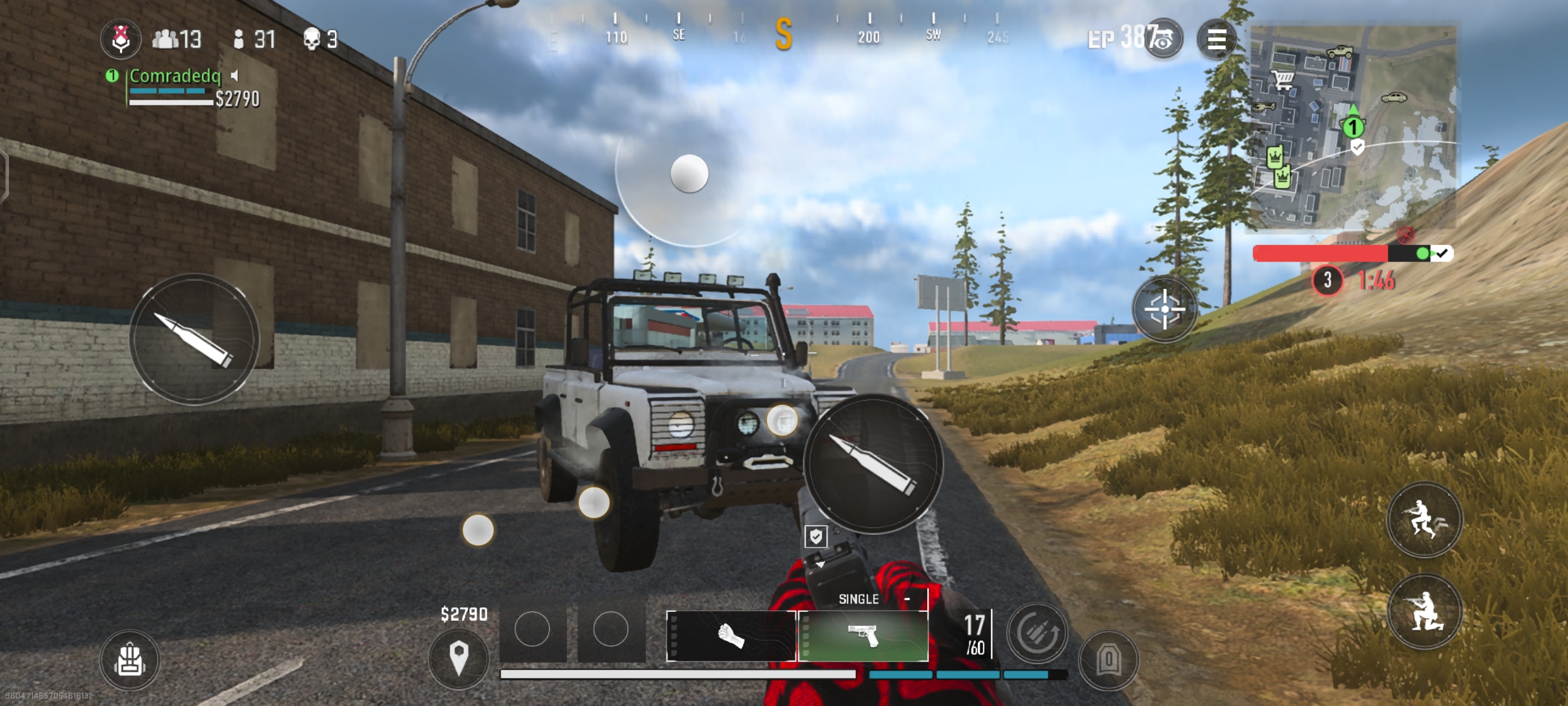Switch to the fists weapon slot
Viewport: 1568px width, 706px height.
[730, 636]
